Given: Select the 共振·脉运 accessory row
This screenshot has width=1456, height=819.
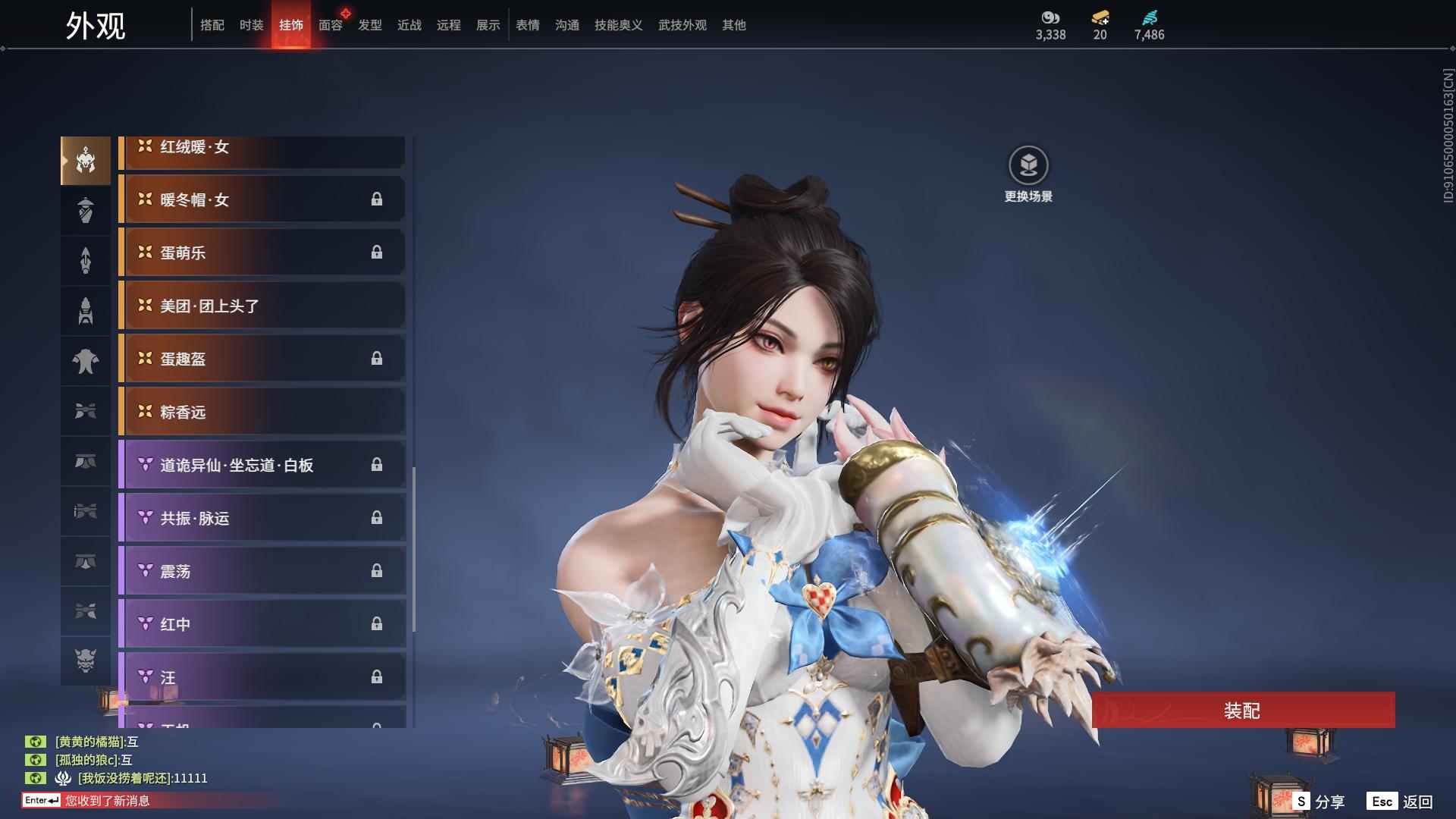Looking at the screenshot, I should 262,518.
